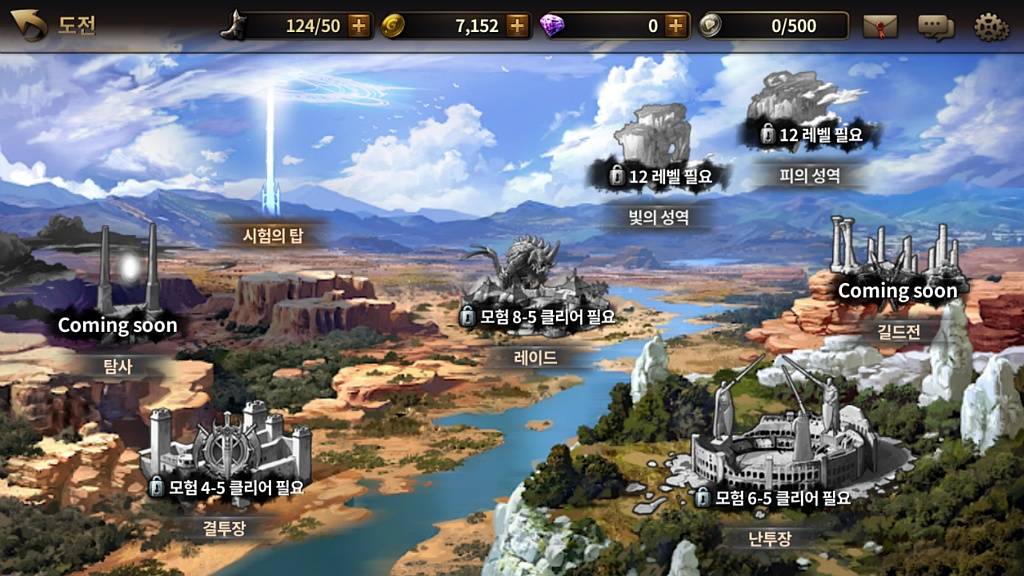Screen dimensions: 1024x576
Task: Open the mail envelope icon
Action: (x=881, y=26)
